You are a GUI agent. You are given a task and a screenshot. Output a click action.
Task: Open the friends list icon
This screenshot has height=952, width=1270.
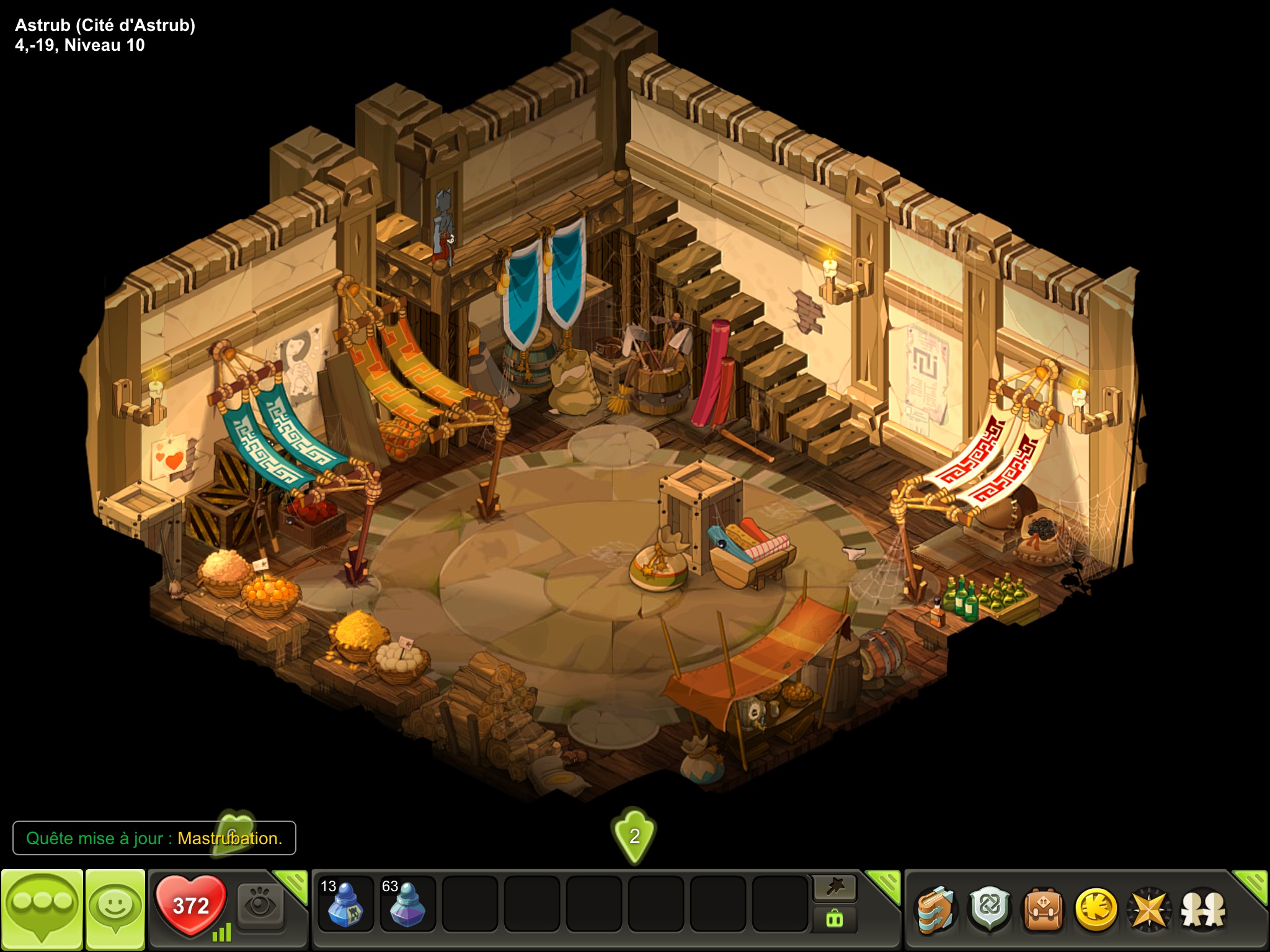click(x=1203, y=910)
